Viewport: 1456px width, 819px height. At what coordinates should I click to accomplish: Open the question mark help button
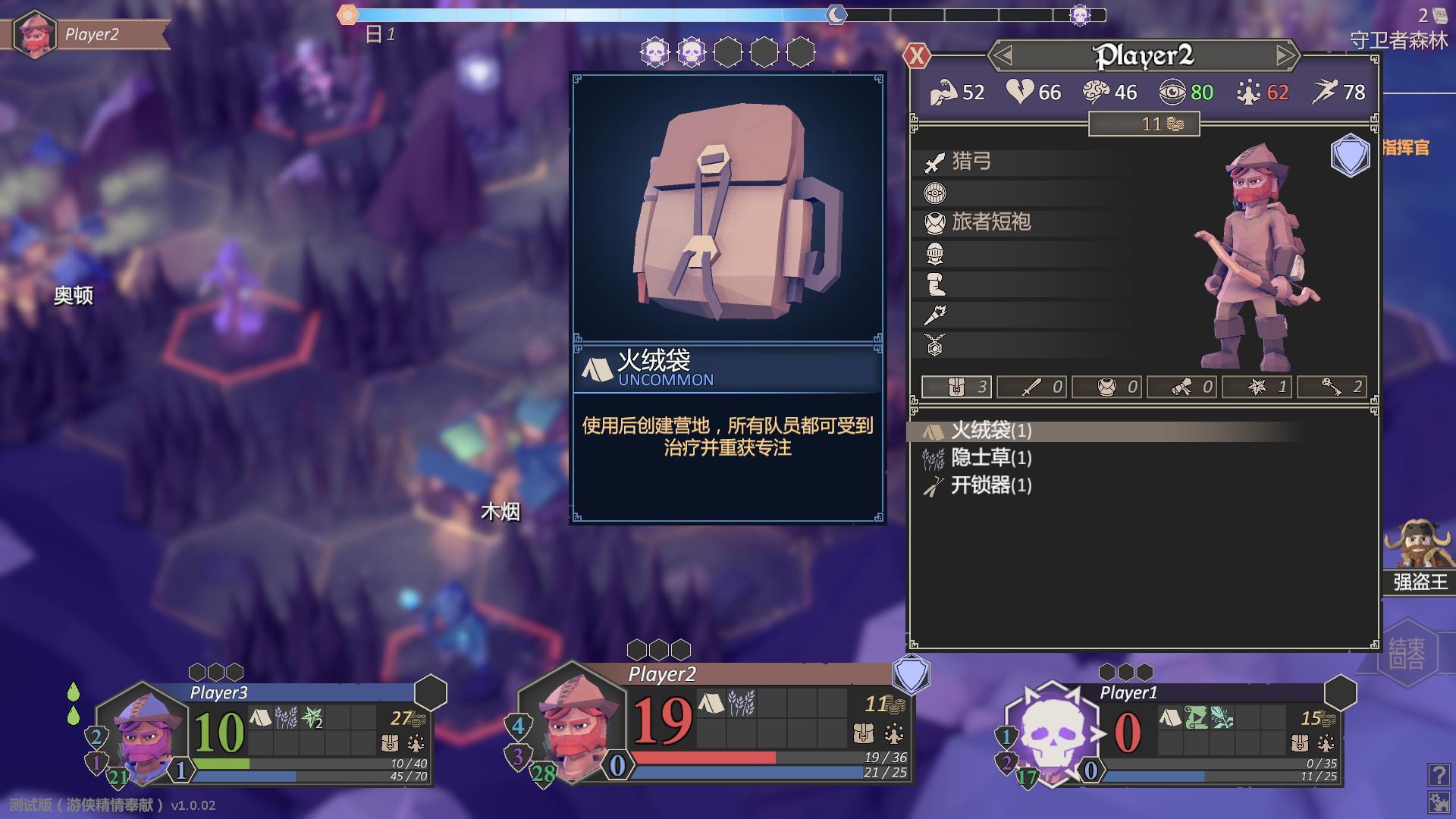coord(1438,774)
